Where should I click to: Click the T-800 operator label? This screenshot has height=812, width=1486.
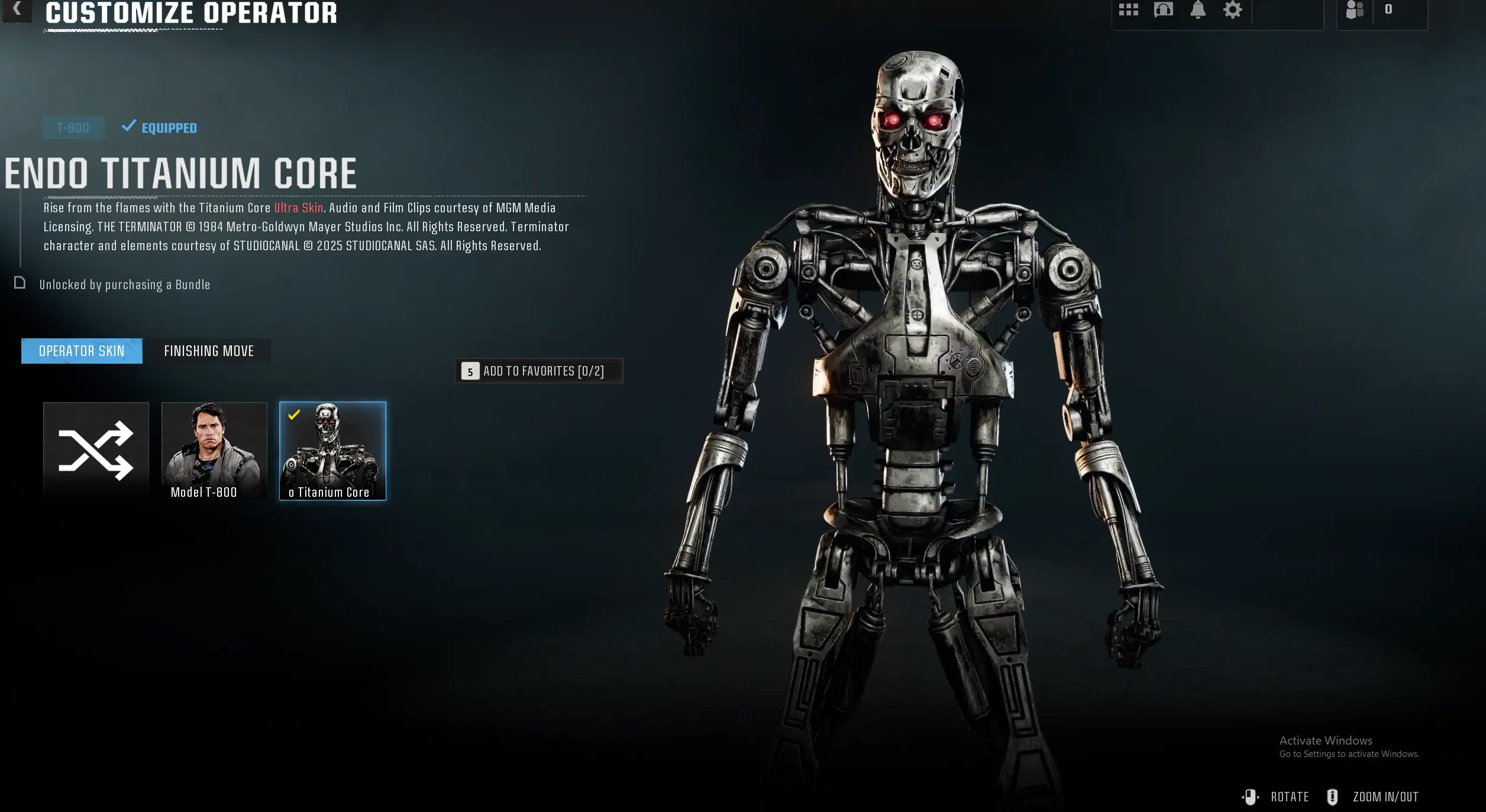(73, 127)
